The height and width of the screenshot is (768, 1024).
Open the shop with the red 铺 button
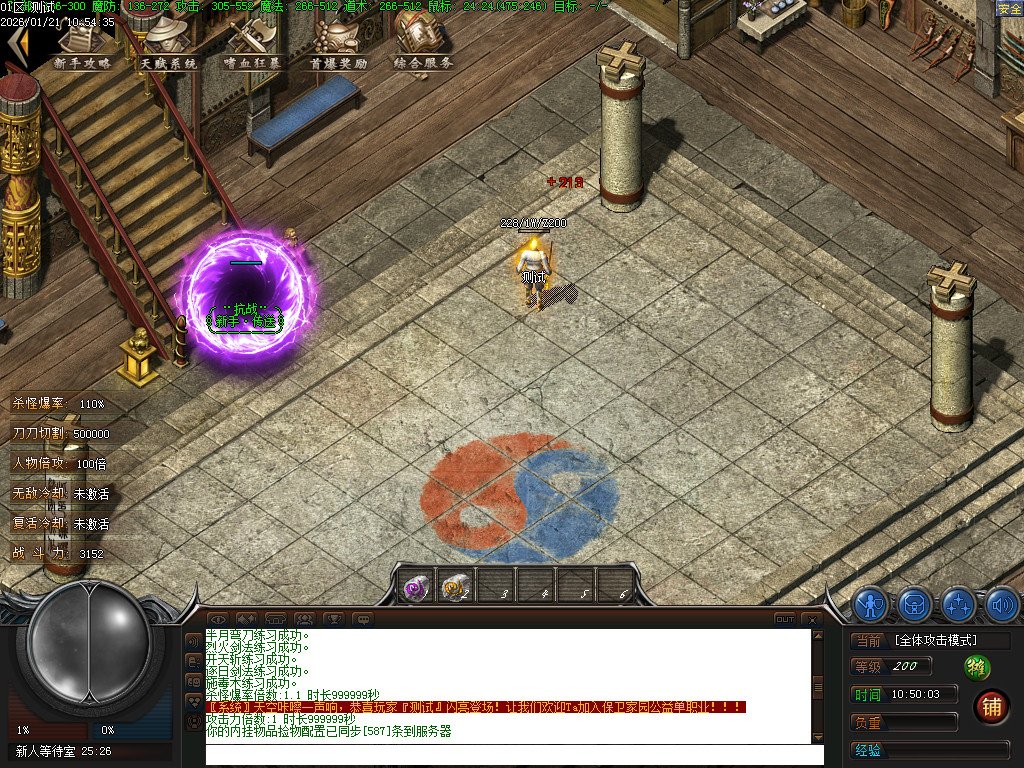991,707
